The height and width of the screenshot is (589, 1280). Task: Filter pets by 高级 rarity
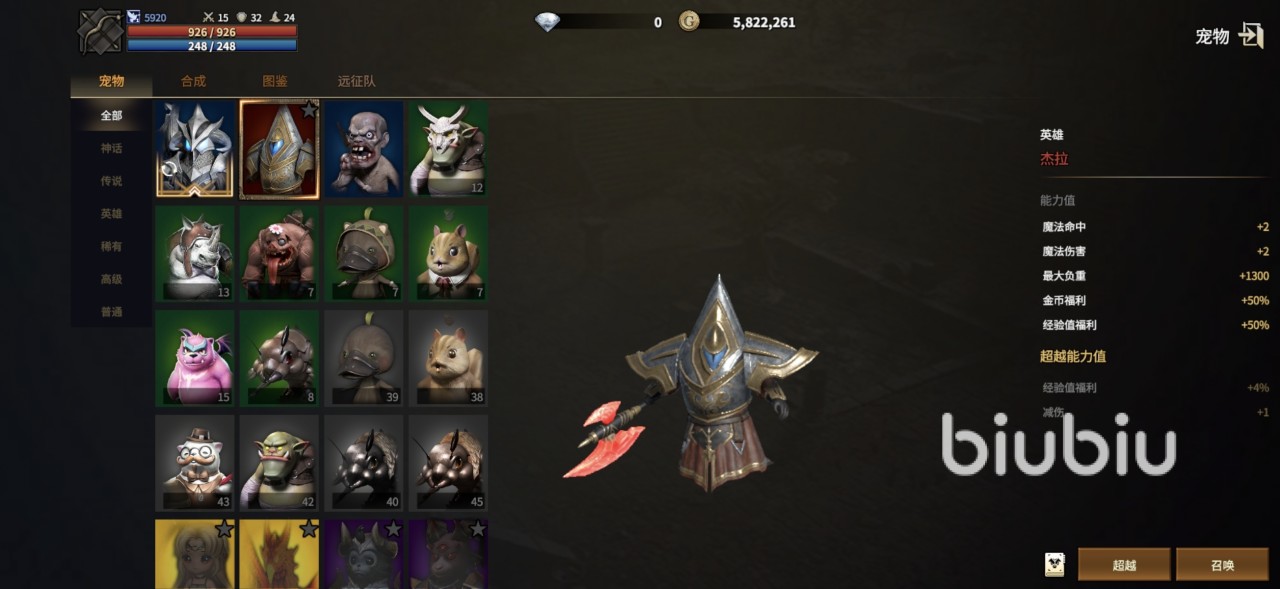pos(111,279)
